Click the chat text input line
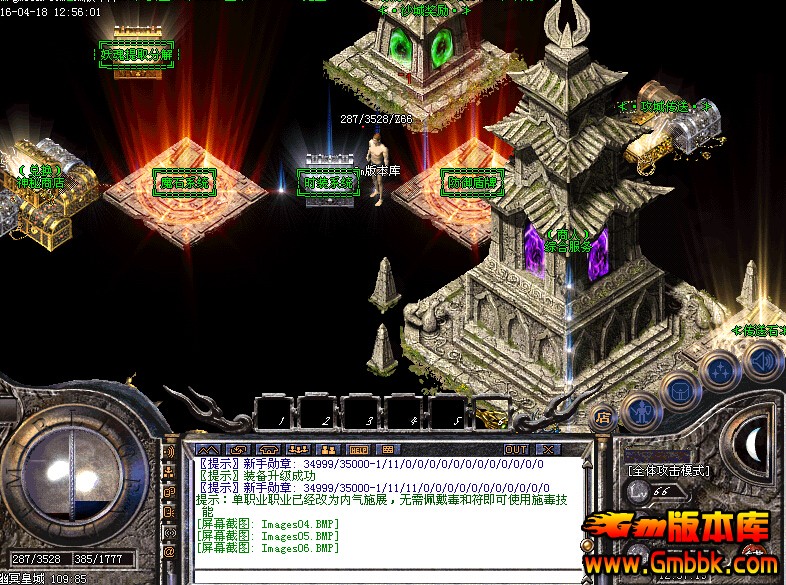 click(390, 575)
